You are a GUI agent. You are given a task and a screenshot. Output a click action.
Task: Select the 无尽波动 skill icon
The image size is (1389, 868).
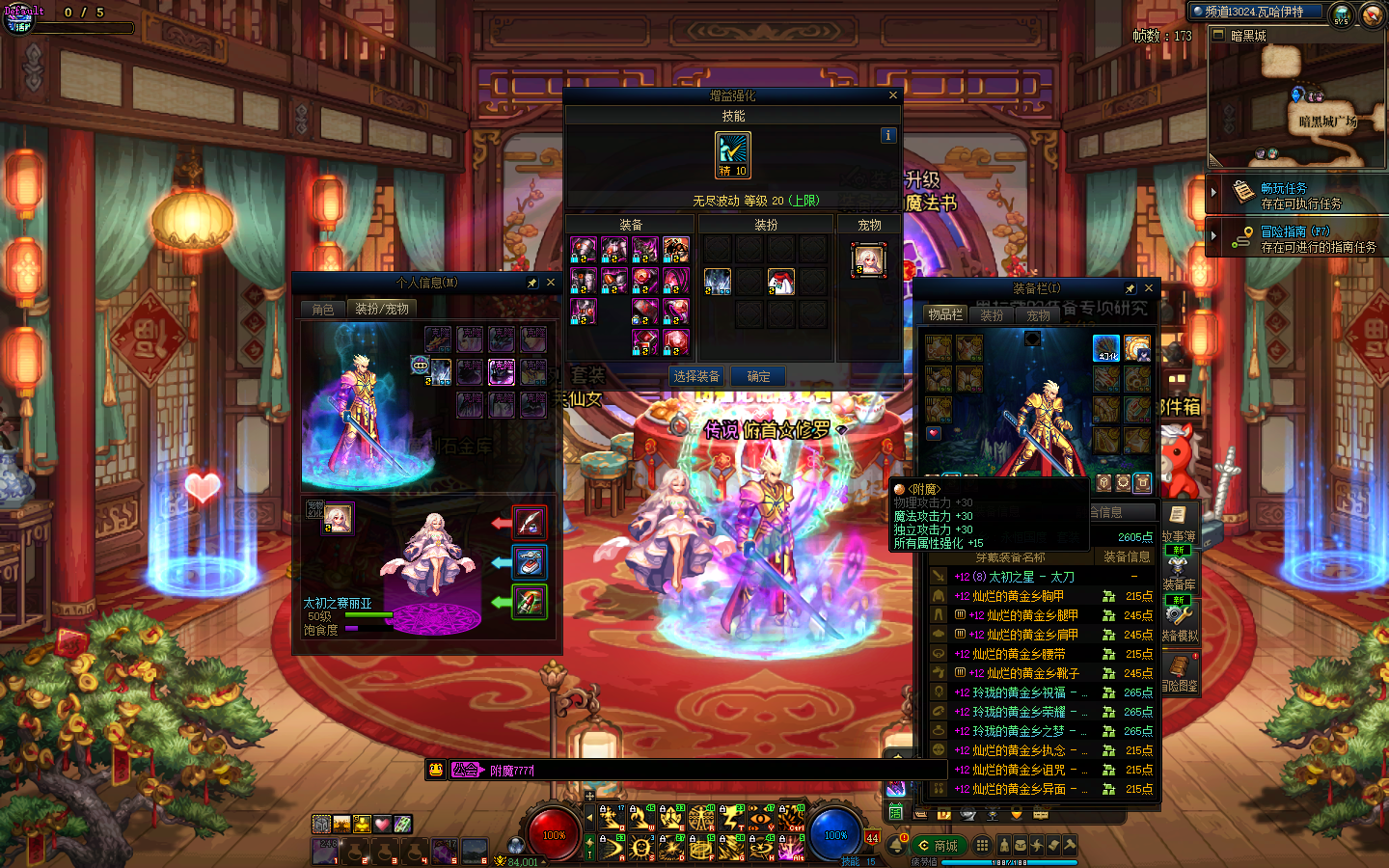(x=733, y=154)
